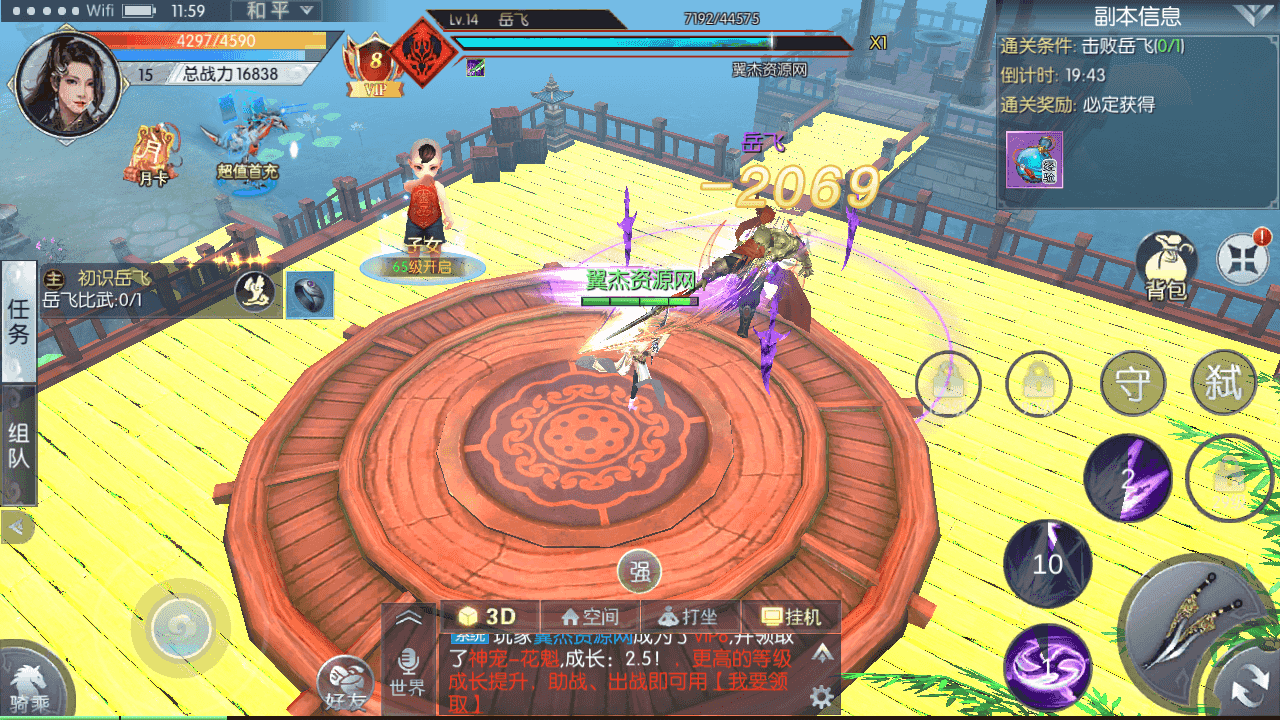Open the 空间 space button
Viewport: 1280px width, 720px height.
click(590, 617)
